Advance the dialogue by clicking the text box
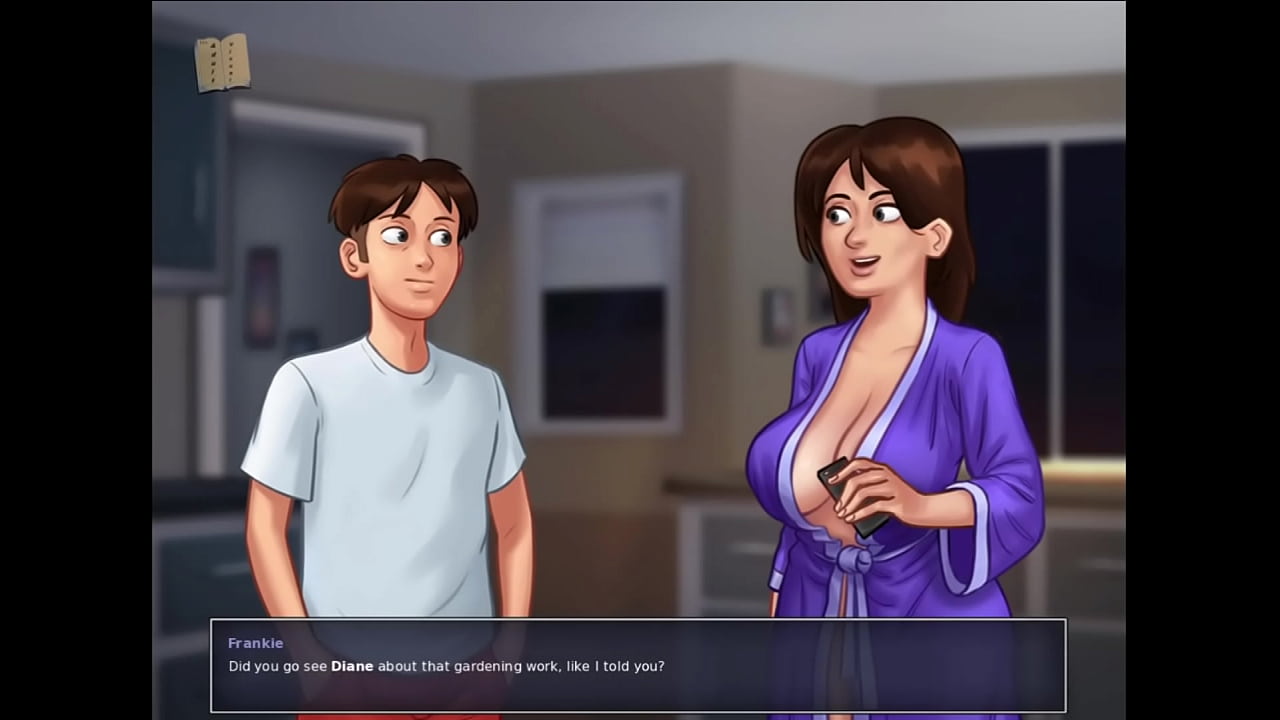Image resolution: width=1280 pixels, height=720 pixels. [640, 665]
